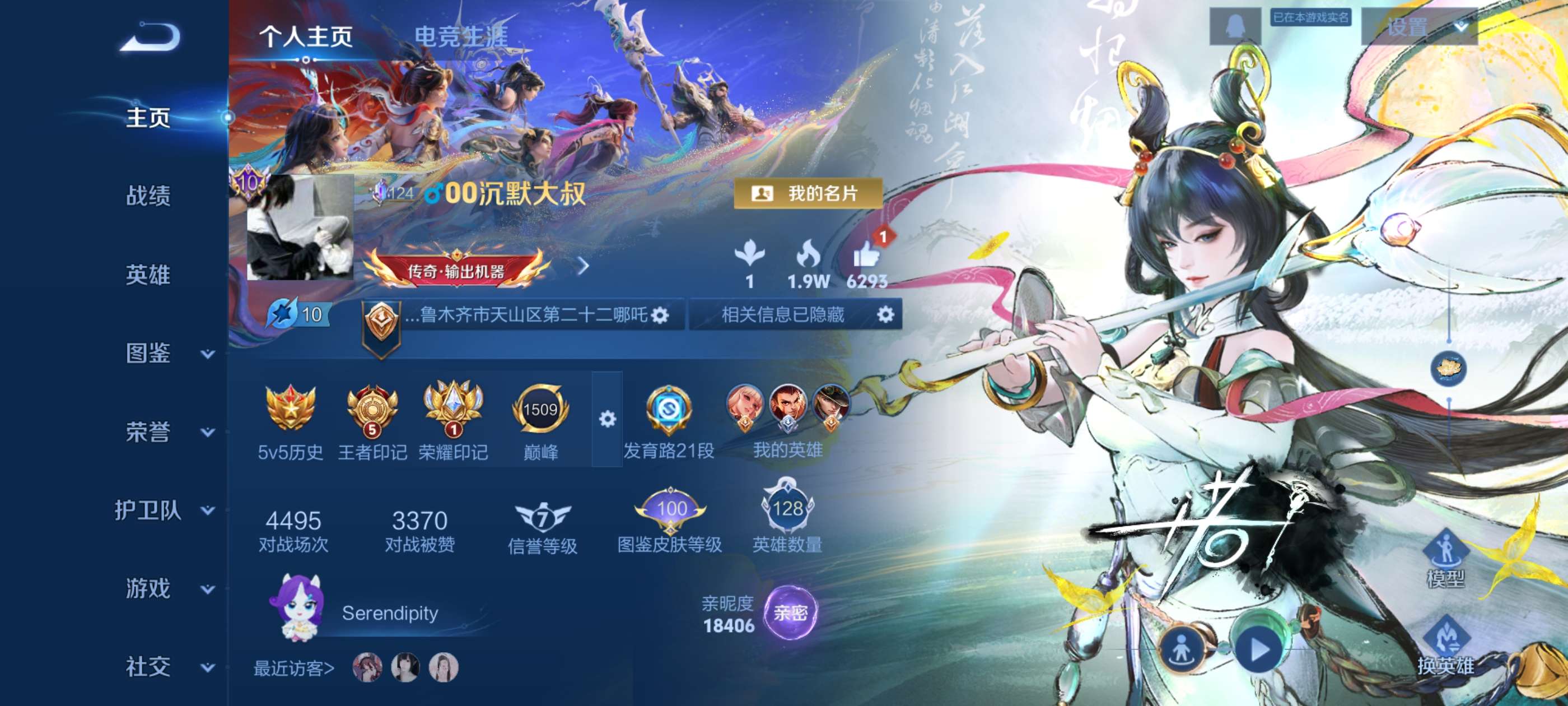Click the thumbs-up likes icon
Viewport: 1568px width, 706px height.
[x=866, y=254]
